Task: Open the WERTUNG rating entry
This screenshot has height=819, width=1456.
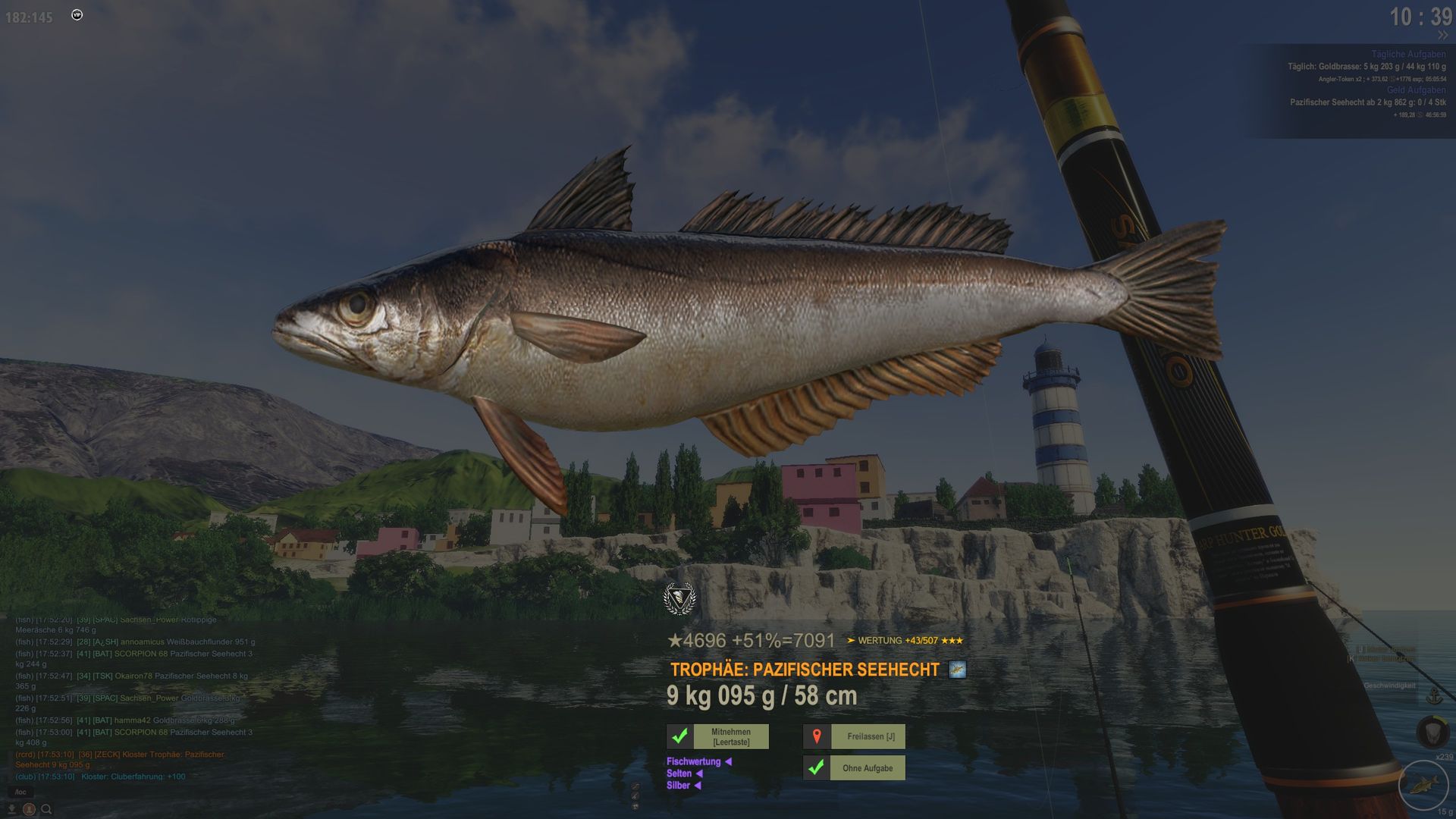Action: [x=905, y=641]
